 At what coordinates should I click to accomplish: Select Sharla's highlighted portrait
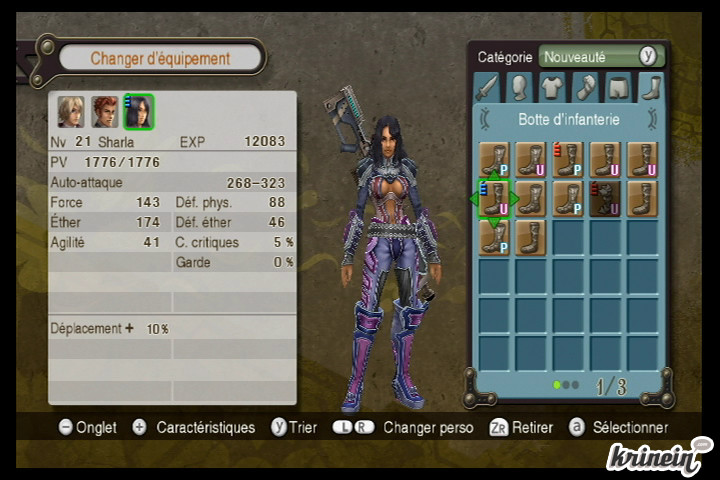point(138,111)
